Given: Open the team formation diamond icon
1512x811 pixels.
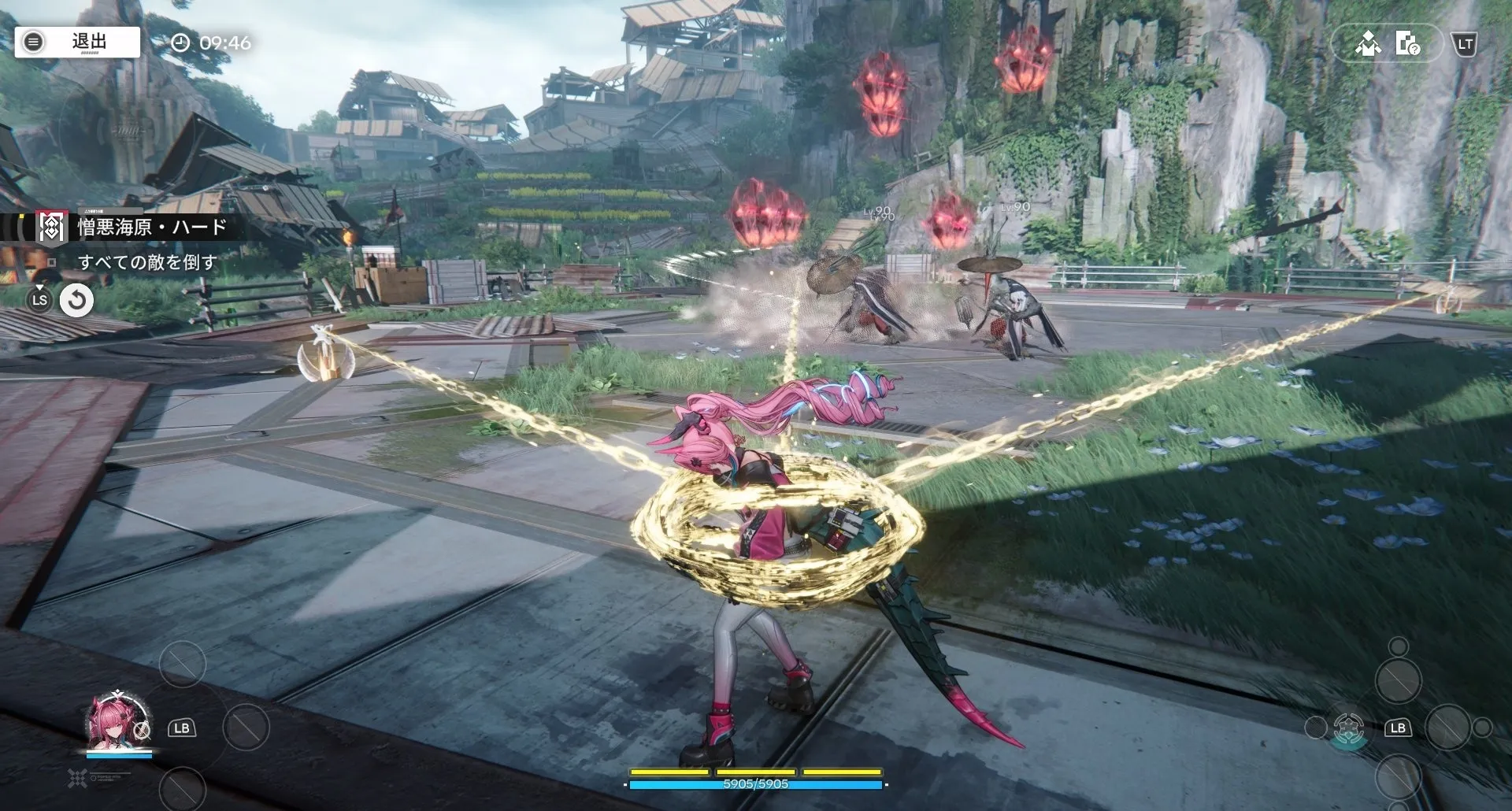Looking at the screenshot, I should coord(1368,44).
